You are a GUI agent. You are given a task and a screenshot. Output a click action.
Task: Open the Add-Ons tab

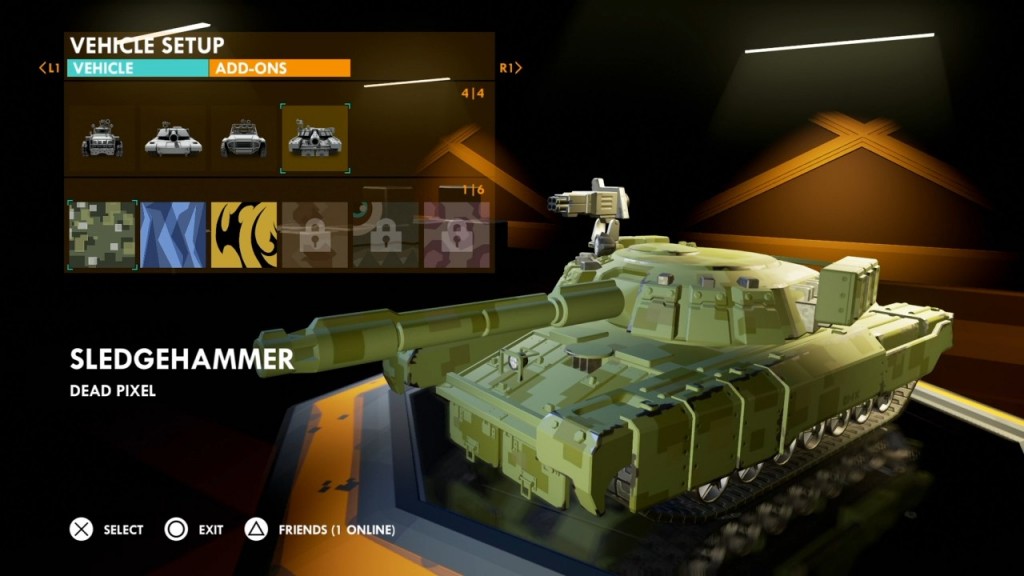point(280,69)
